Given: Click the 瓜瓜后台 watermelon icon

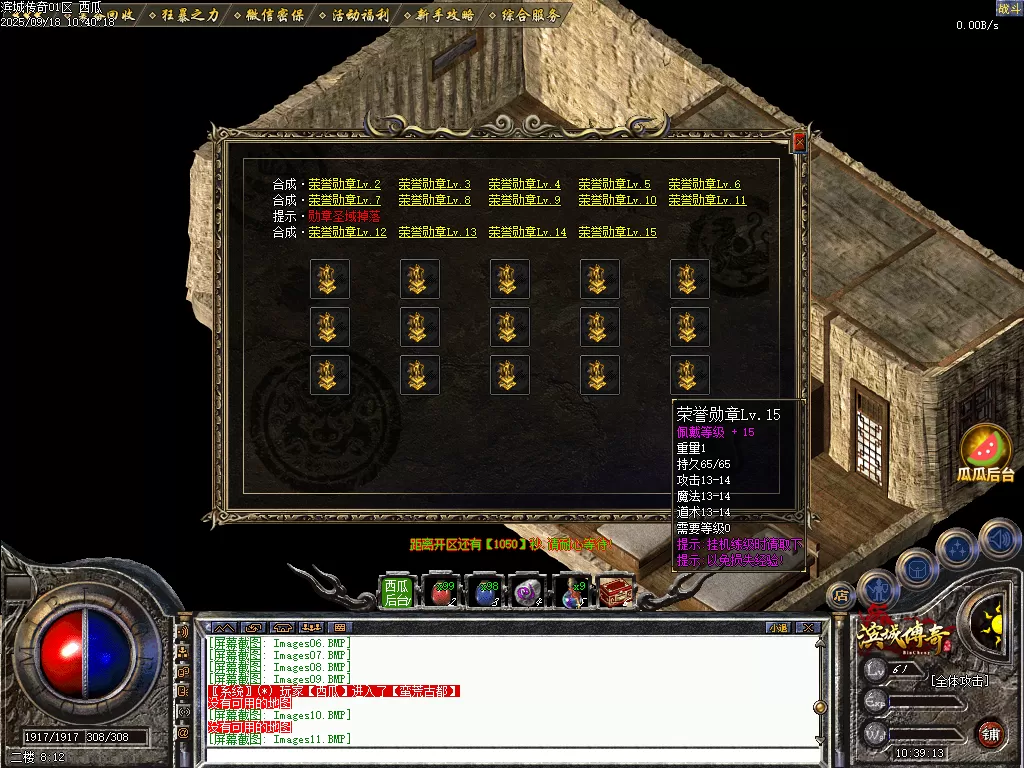Looking at the screenshot, I should [986, 452].
